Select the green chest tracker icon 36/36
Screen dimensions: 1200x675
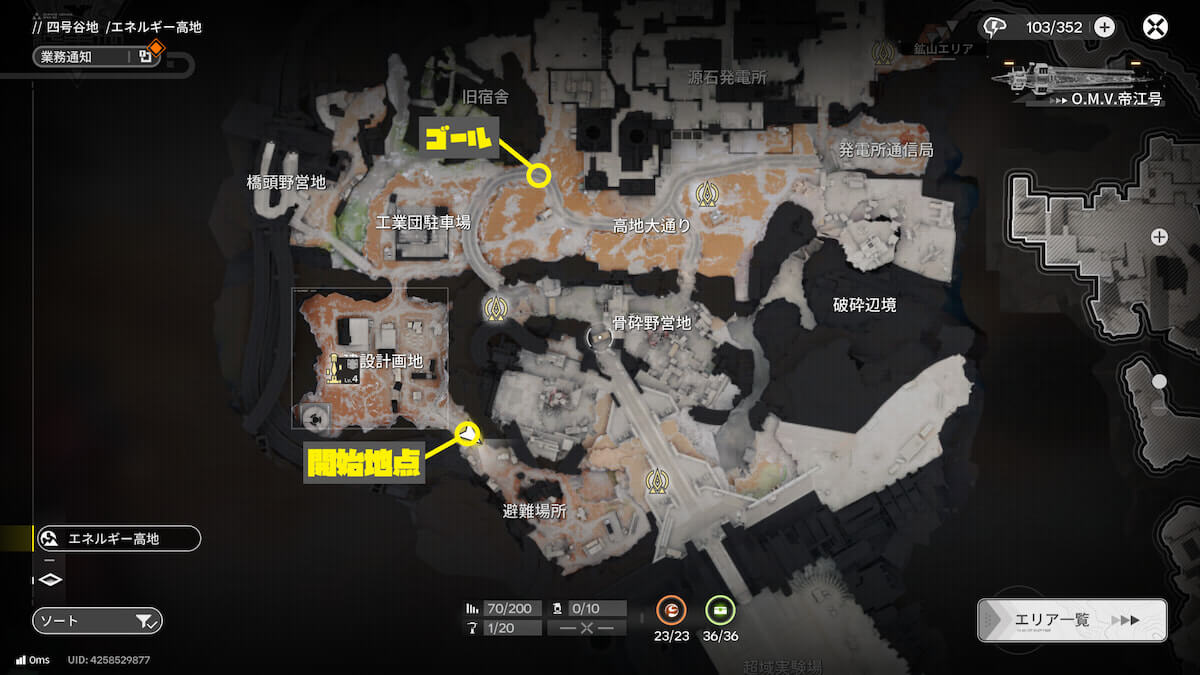tap(719, 609)
